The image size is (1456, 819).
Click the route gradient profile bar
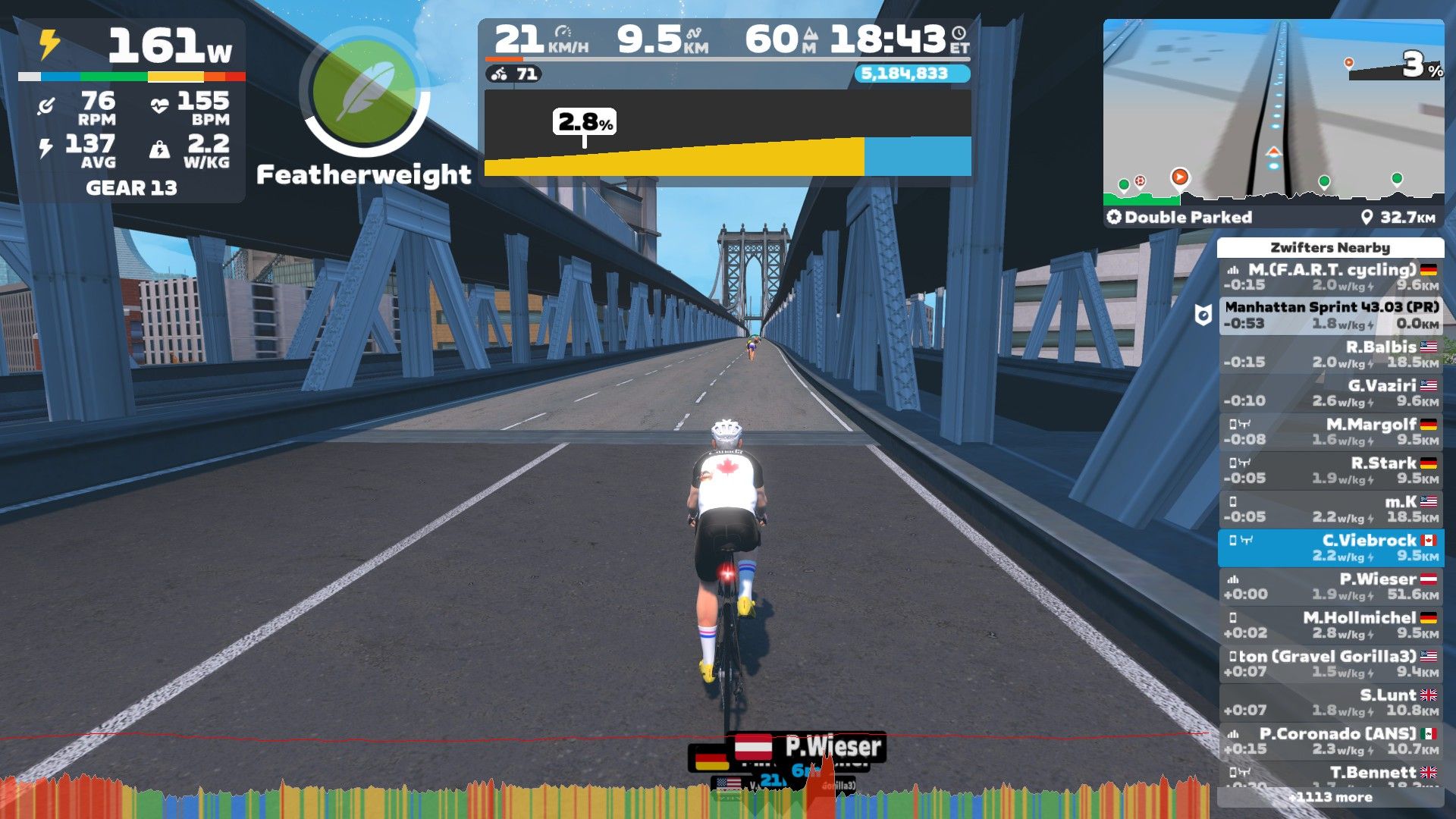(x=727, y=133)
